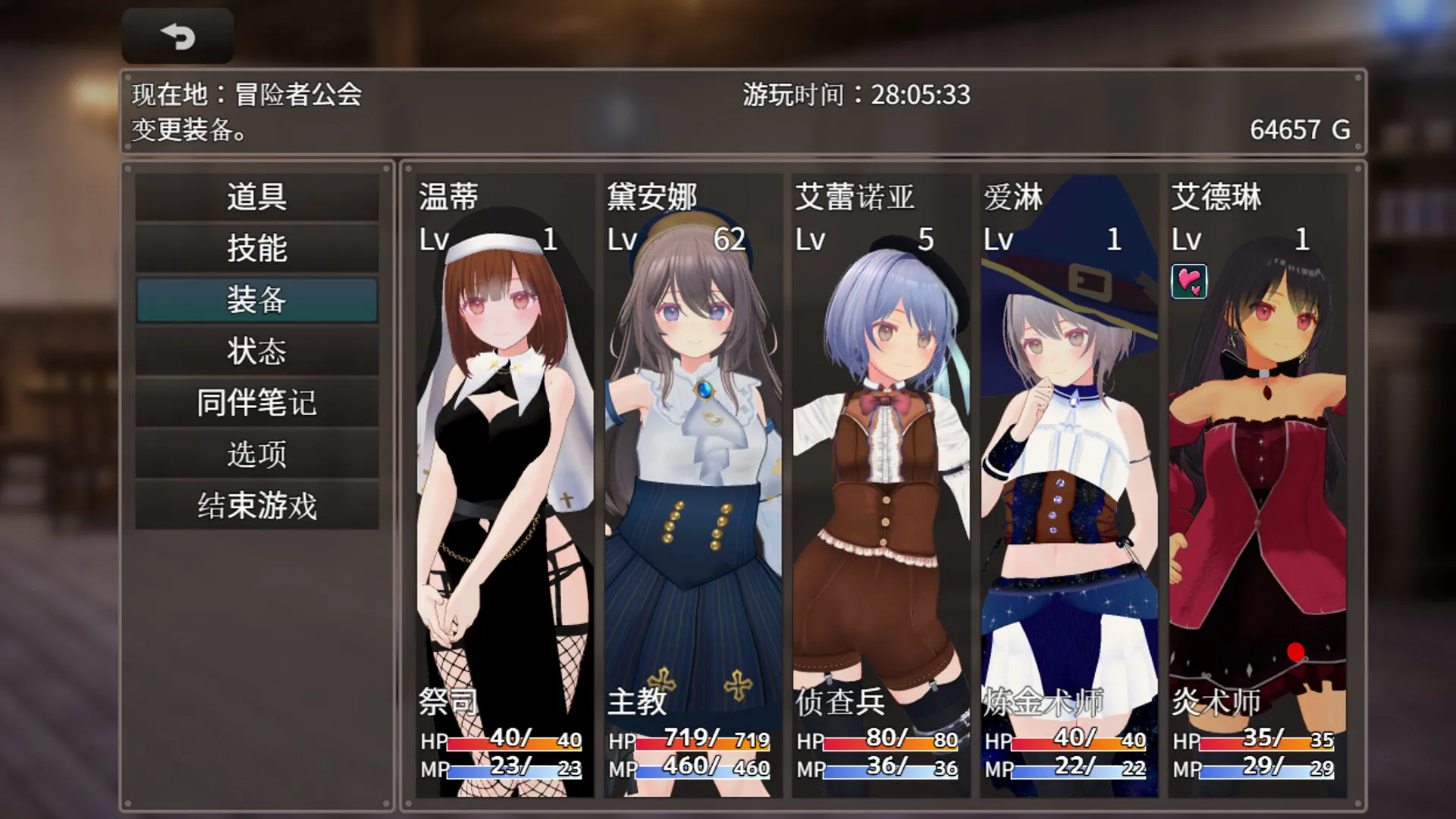Select 黛安娜 the Lv 62 主教
The image size is (1456, 819).
pyautogui.click(x=689, y=455)
